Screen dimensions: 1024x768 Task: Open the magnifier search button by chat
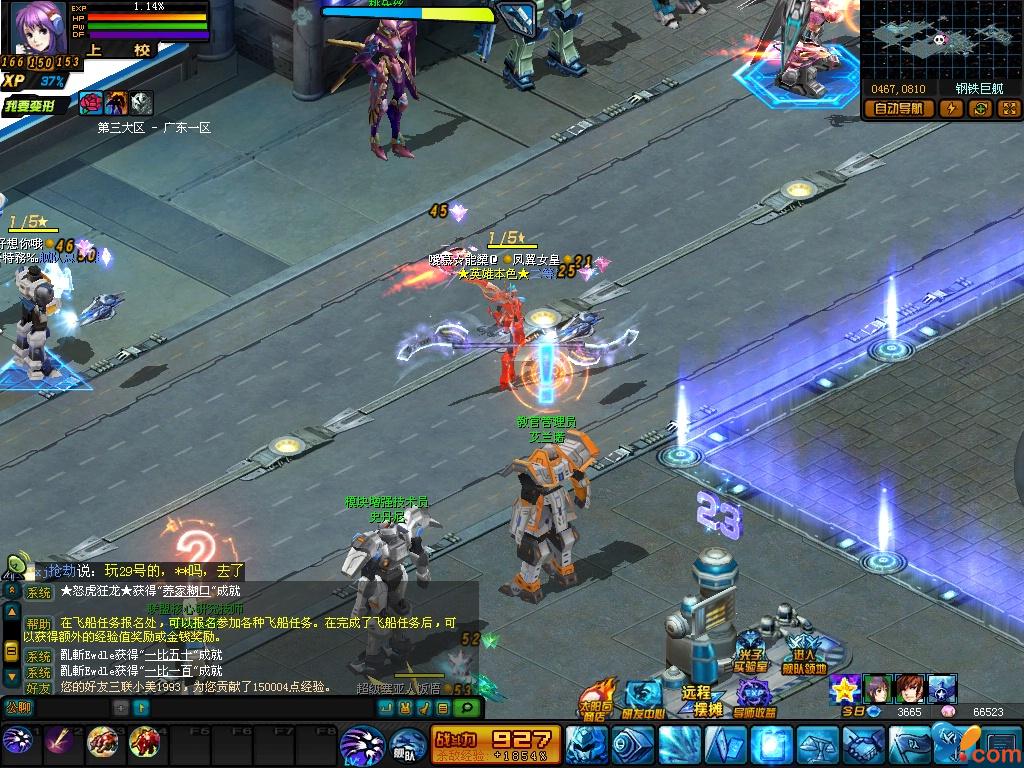(465, 708)
